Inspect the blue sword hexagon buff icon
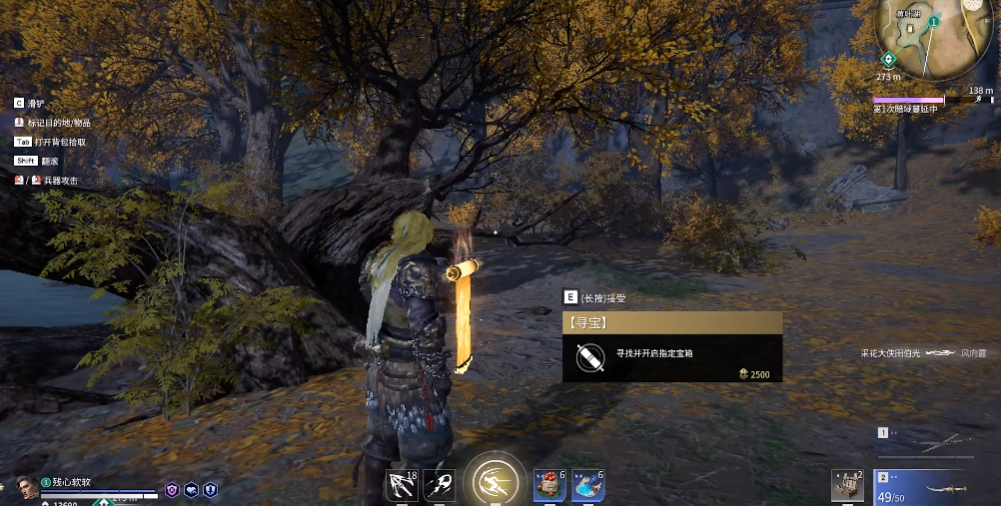1001x506 pixels. tap(210, 490)
